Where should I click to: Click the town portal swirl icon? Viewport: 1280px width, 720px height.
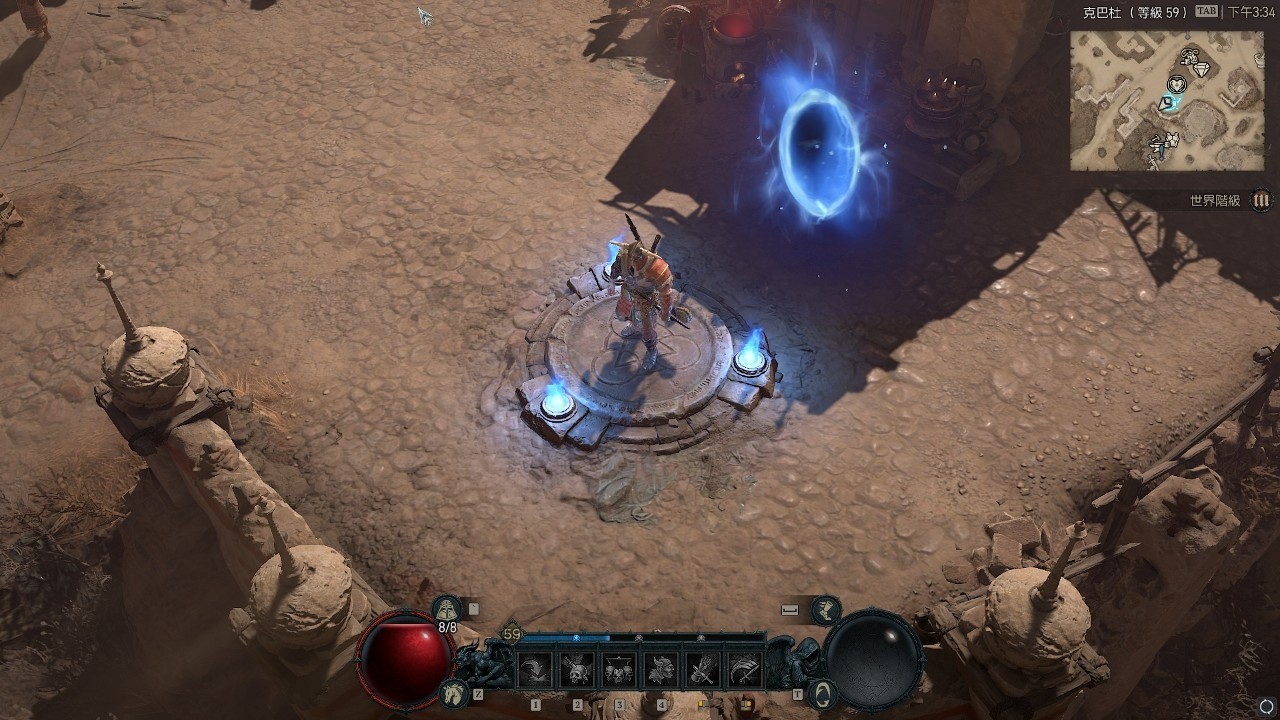(x=821, y=692)
